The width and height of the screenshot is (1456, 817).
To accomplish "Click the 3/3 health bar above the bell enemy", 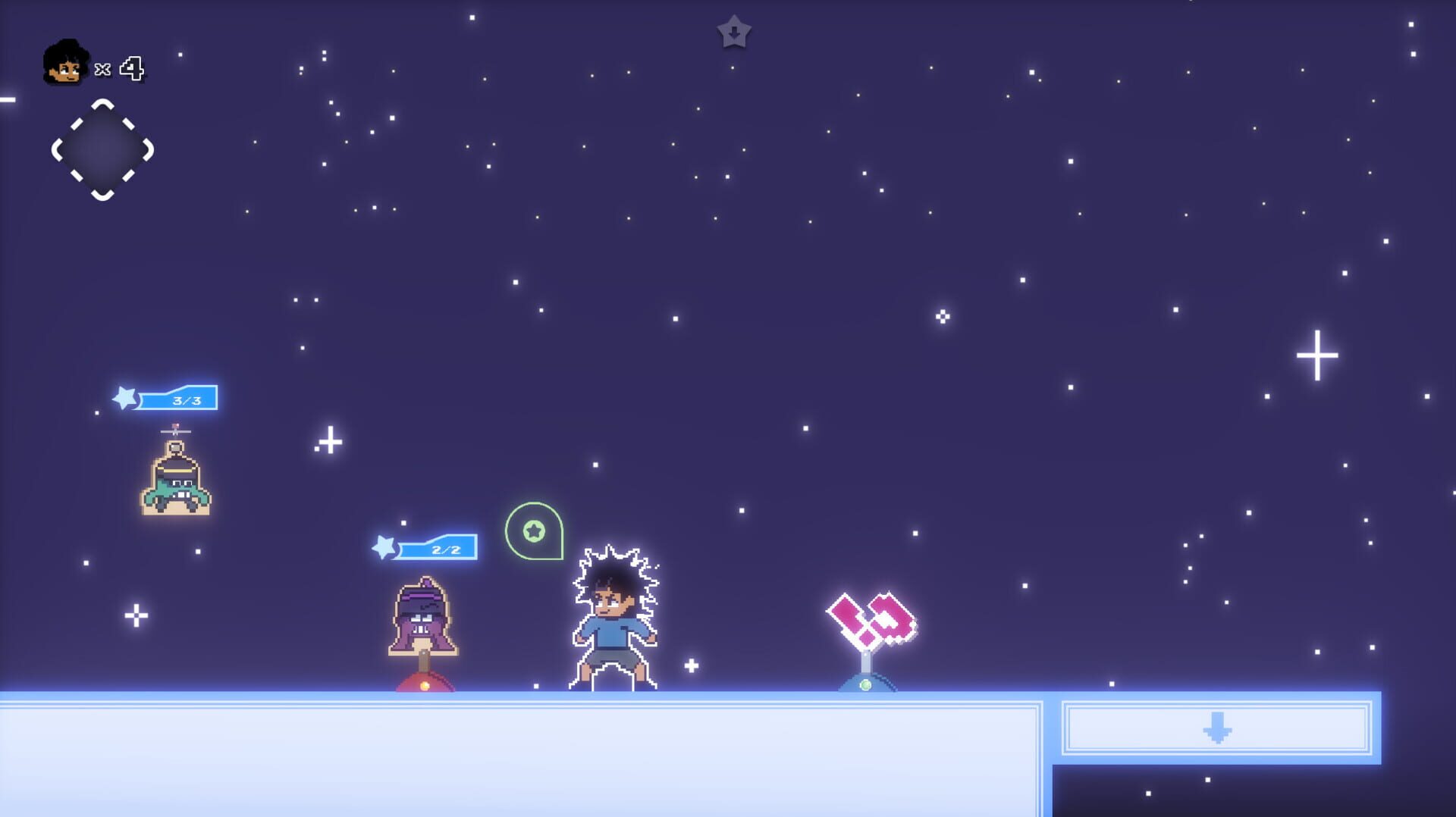I will pyautogui.click(x=180, y=397).
